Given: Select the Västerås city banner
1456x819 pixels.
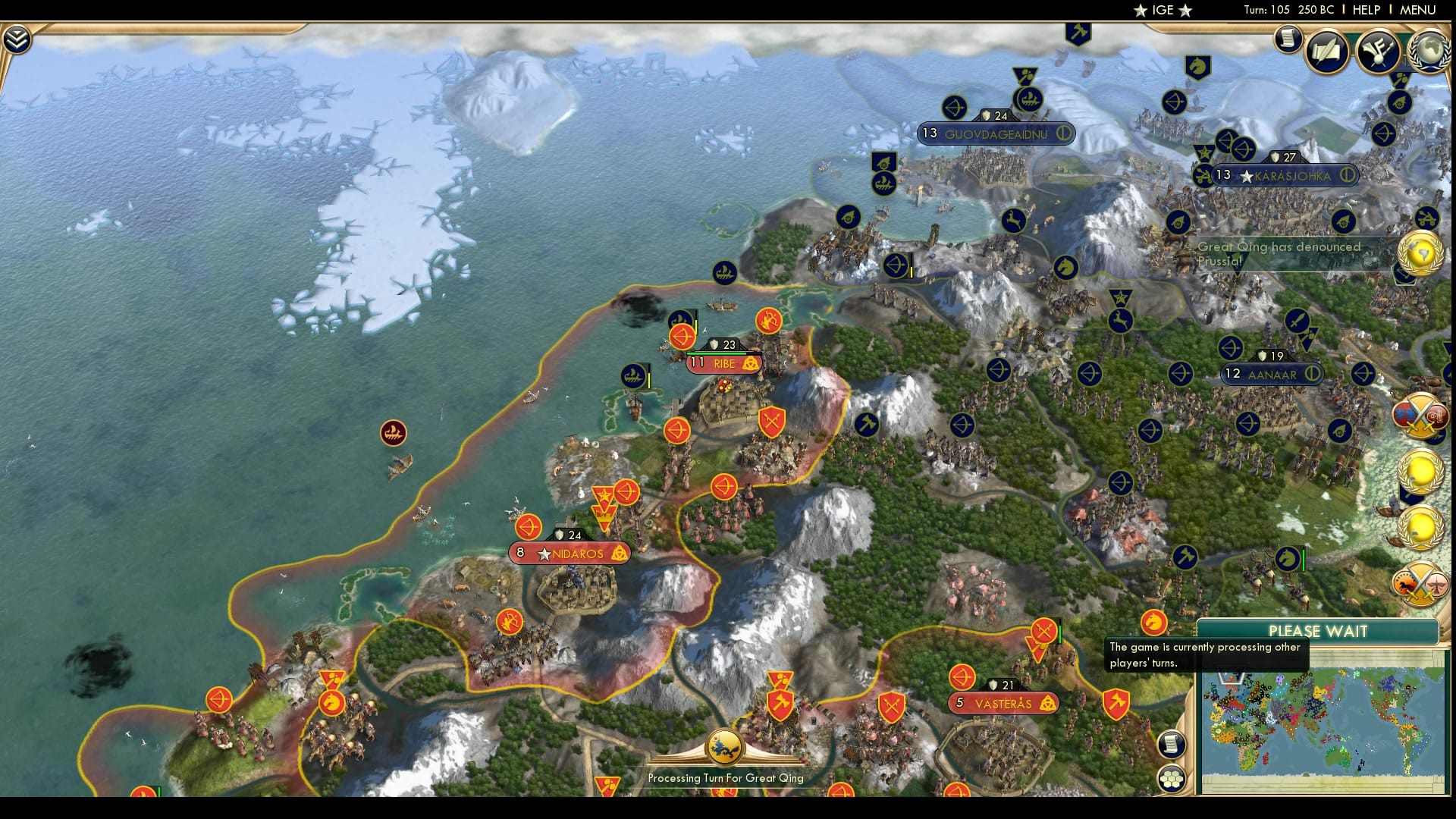Looking at the screenshot, I should [x=1003, y=704].
